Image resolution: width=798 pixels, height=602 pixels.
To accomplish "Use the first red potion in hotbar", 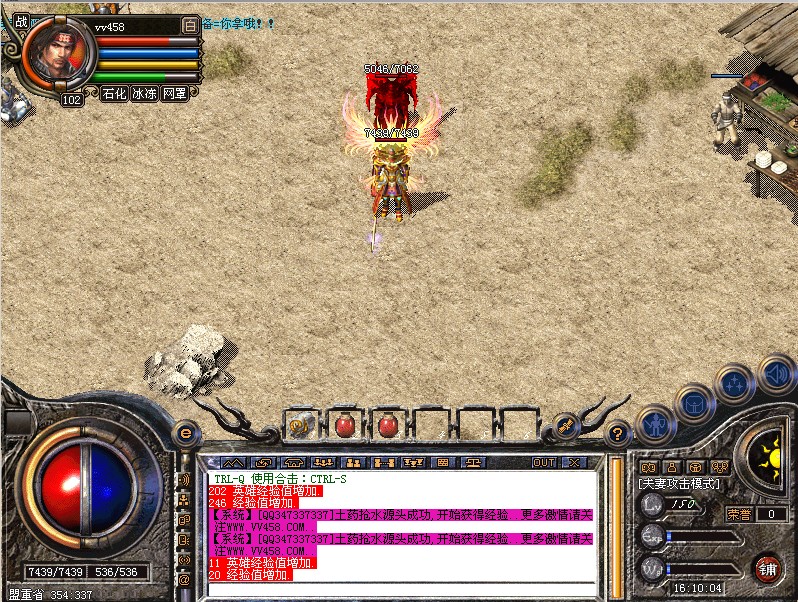I will pyautogui.click(x=344, y=426).
